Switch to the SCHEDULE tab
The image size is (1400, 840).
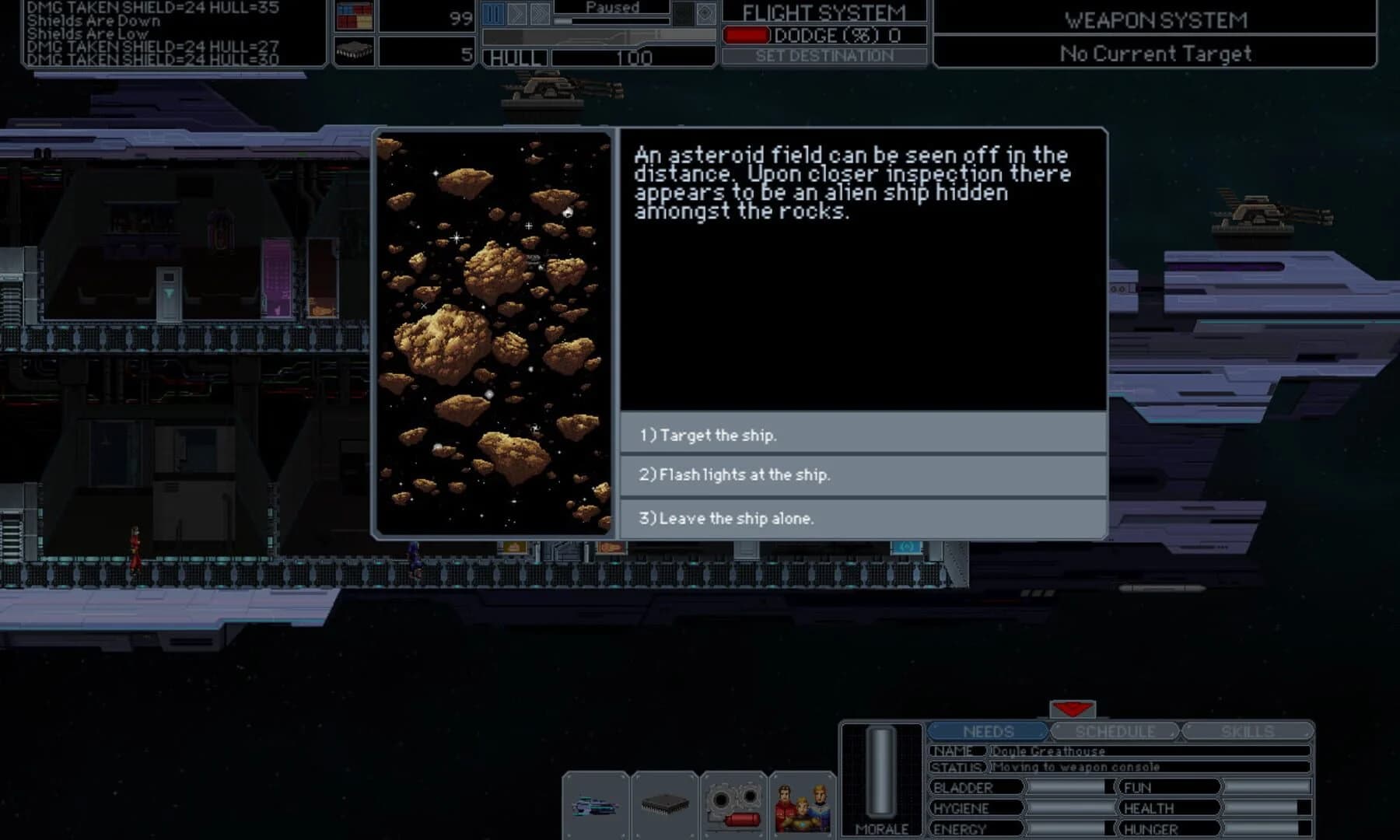[1115, 731]
